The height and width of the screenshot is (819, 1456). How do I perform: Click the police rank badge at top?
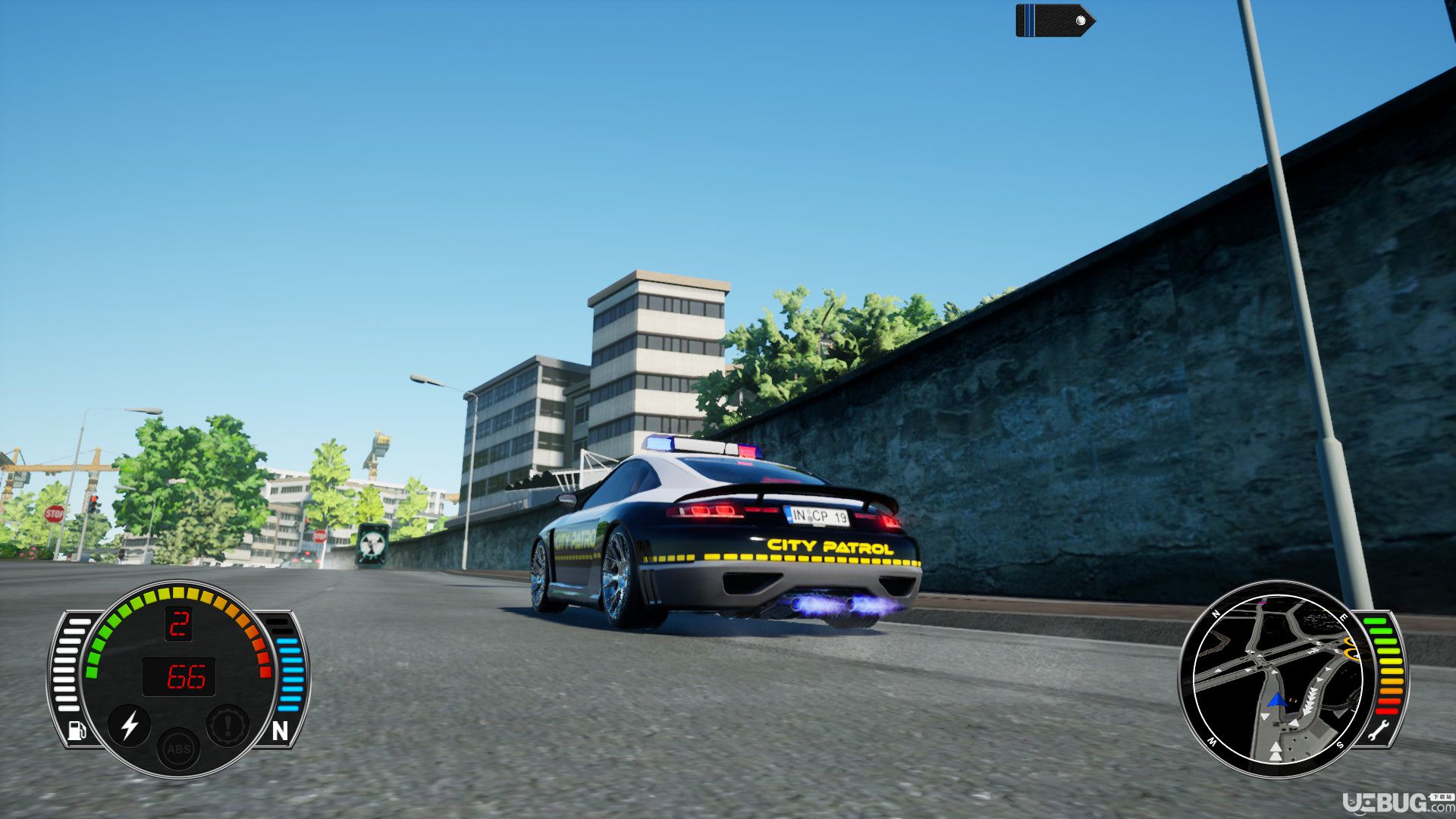1054,20
